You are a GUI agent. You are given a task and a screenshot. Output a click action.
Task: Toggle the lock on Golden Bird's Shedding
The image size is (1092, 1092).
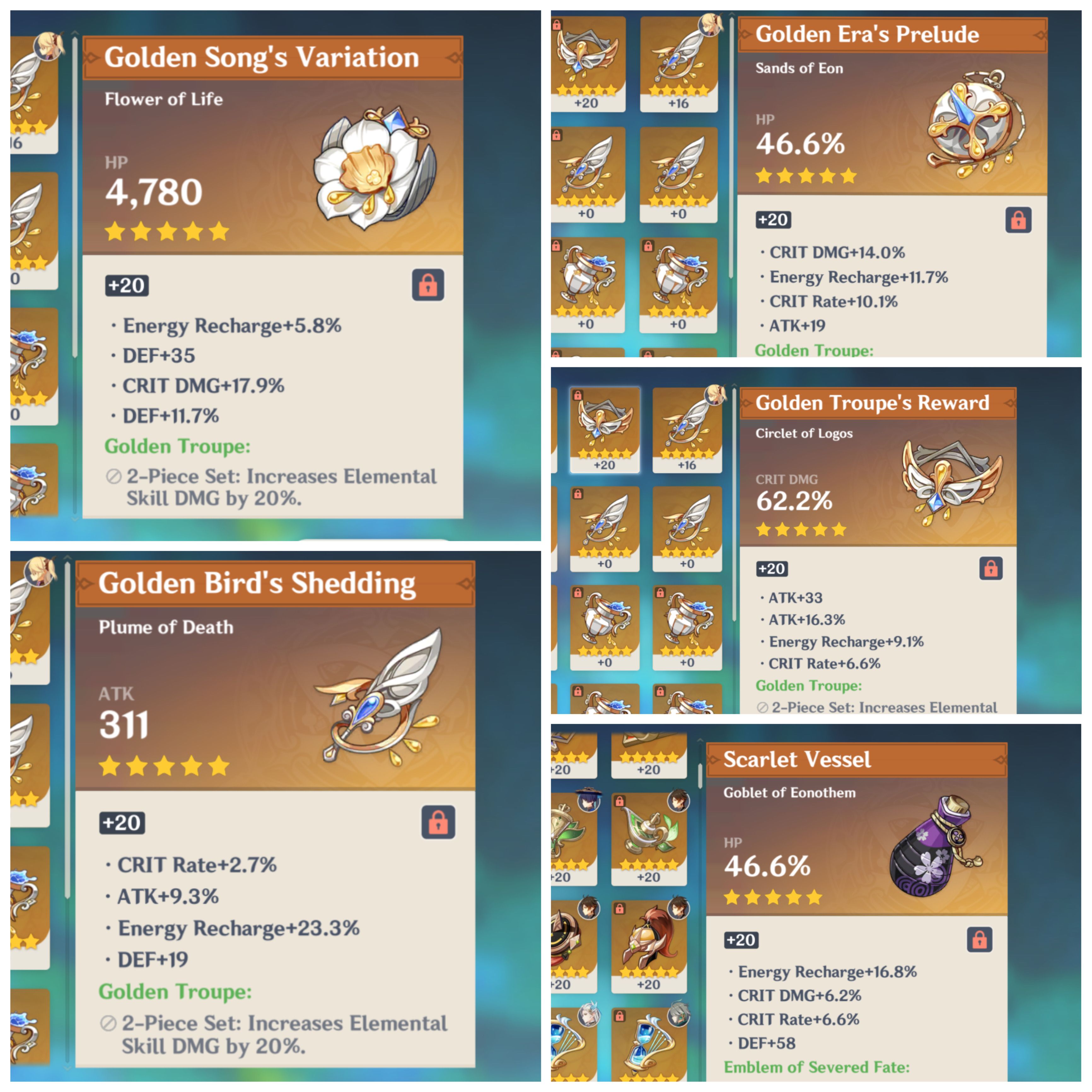click(x=439, y=823)
